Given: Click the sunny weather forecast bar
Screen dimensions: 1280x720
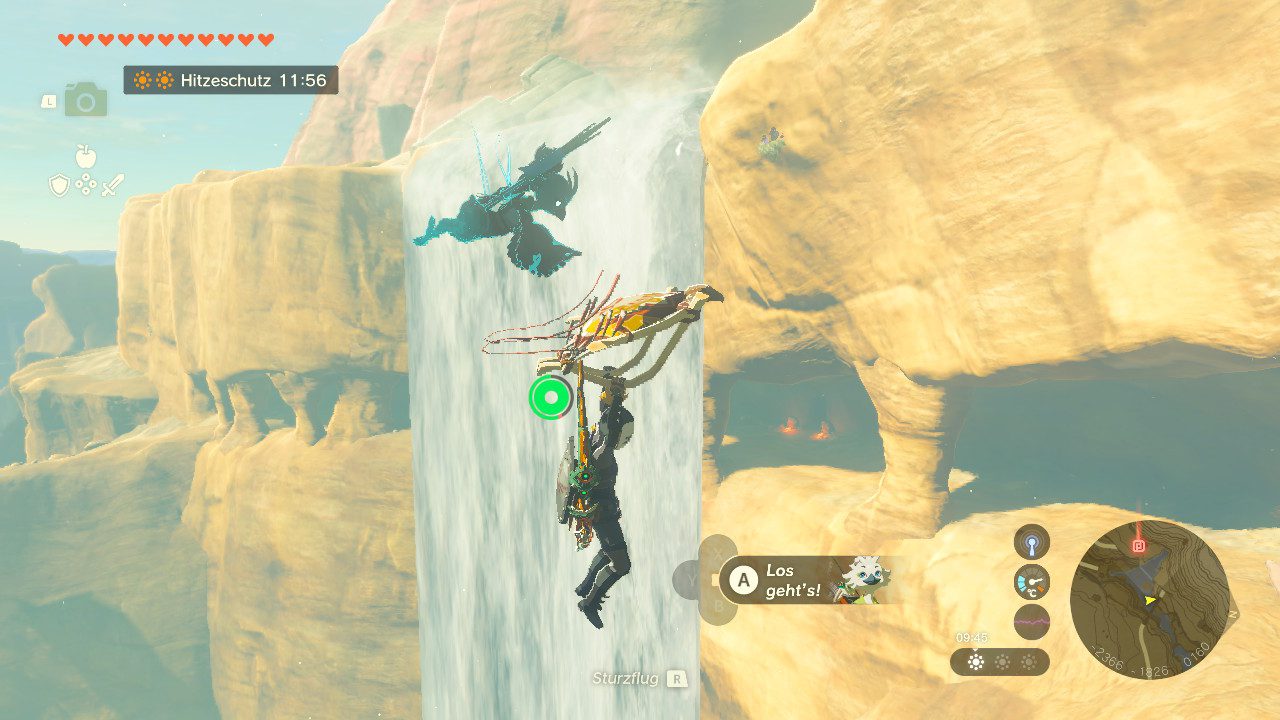Looking at the screenshot, I should [x=999, y=662].
